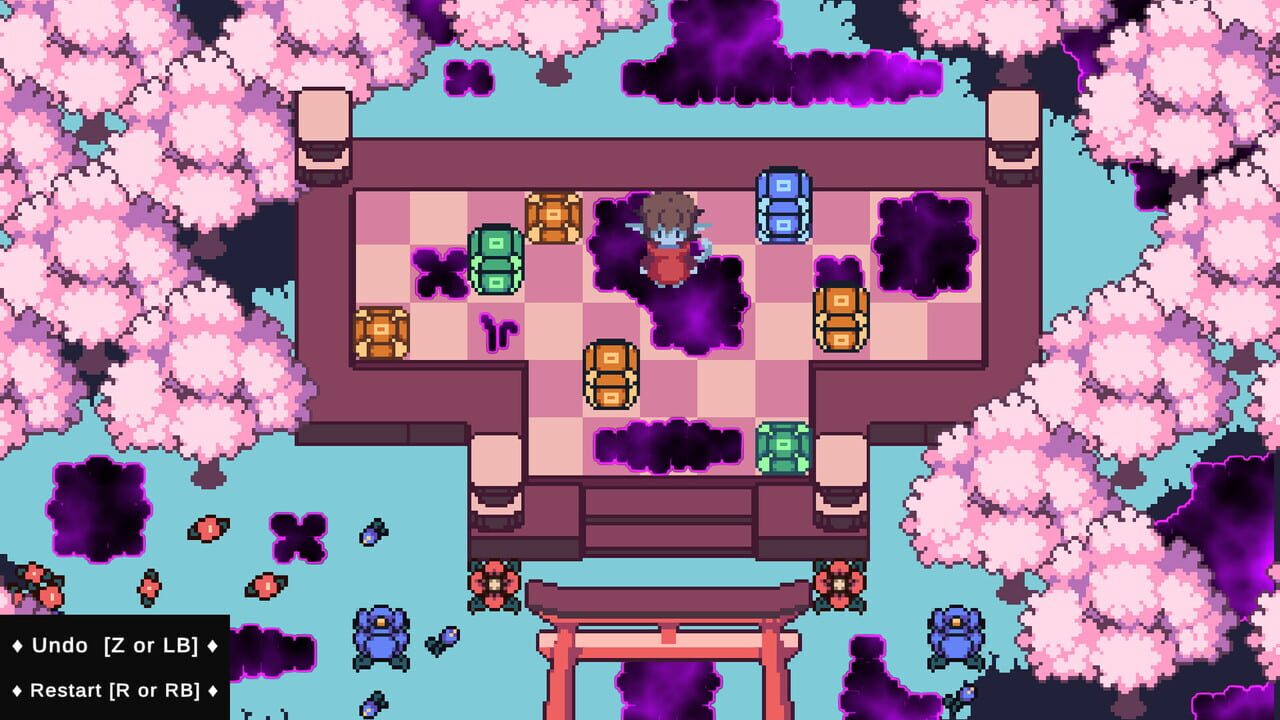Screen dimensions: 1280x720
Task: Select the orange chest on the left ledge
Action: tap(382, 330)
